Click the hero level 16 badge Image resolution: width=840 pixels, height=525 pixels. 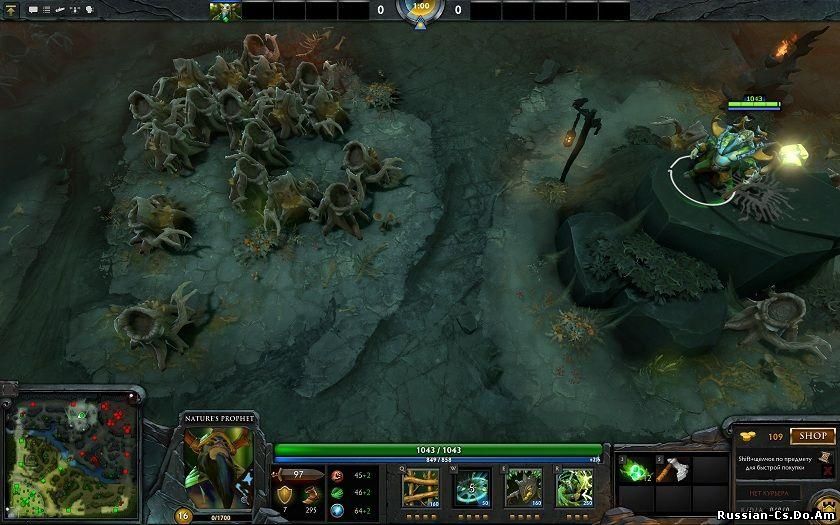[184, 515]
